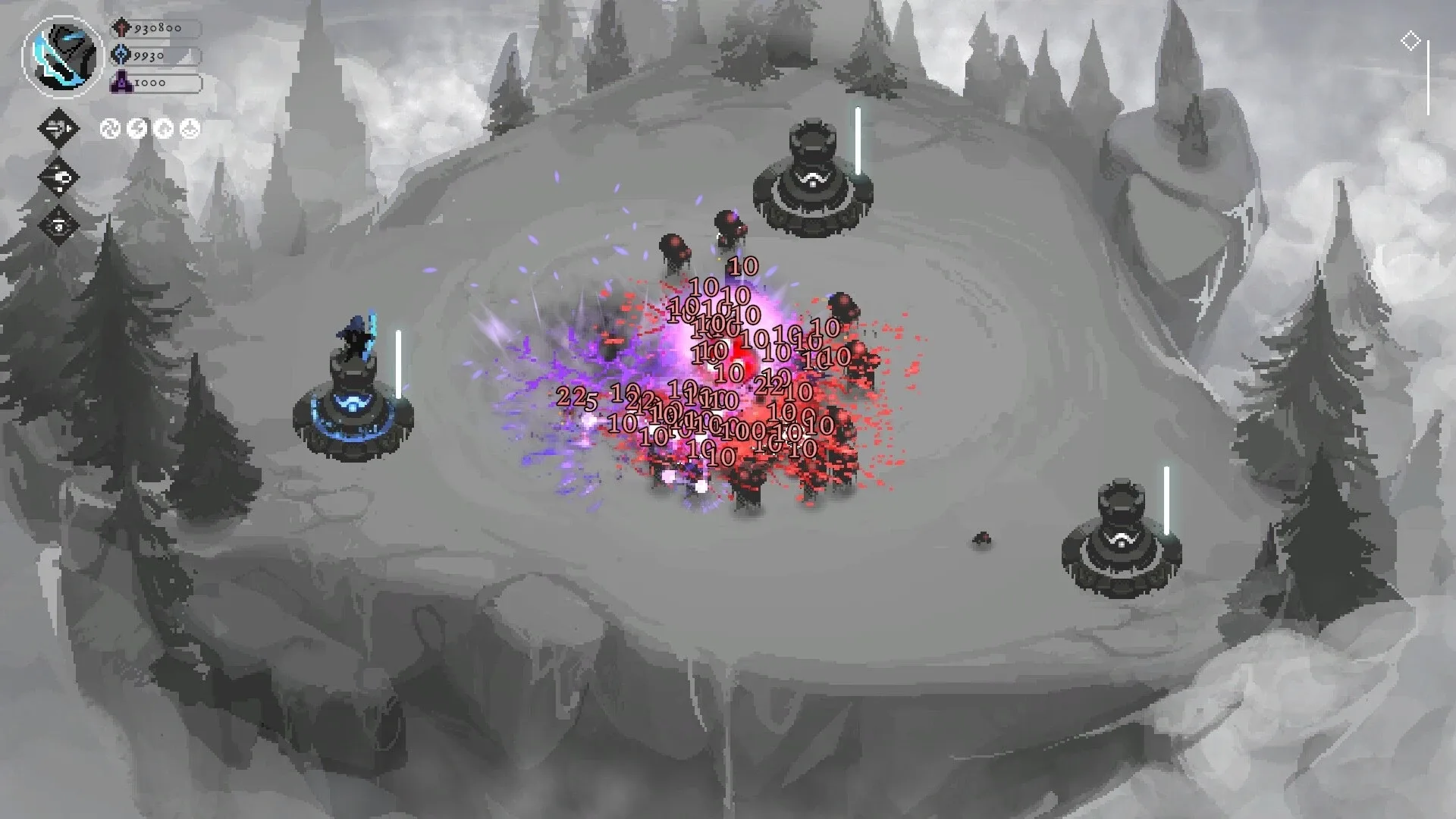Screen dimensions: 1456x819
Task: Click the skull ability diamond icon
Action: [58, 177]
